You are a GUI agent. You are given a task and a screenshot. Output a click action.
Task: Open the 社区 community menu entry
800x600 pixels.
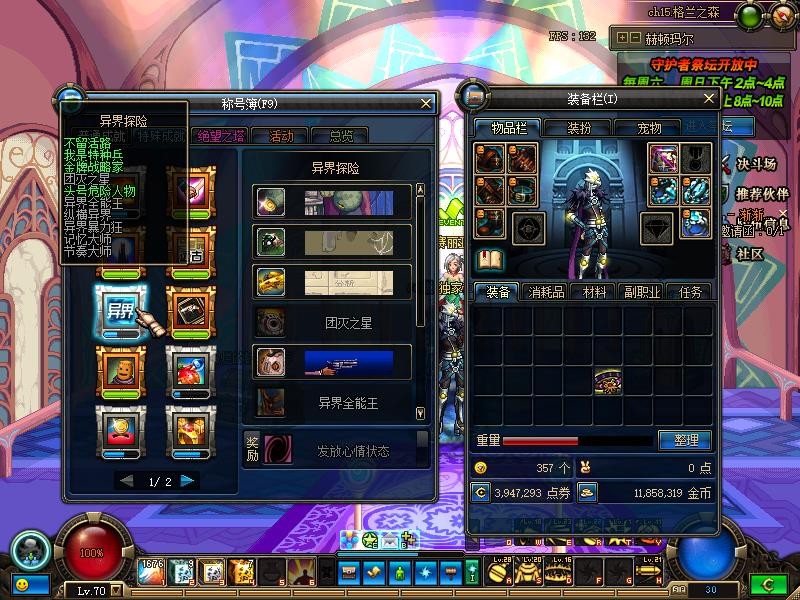pyautogui.click(x=750, y=254)
